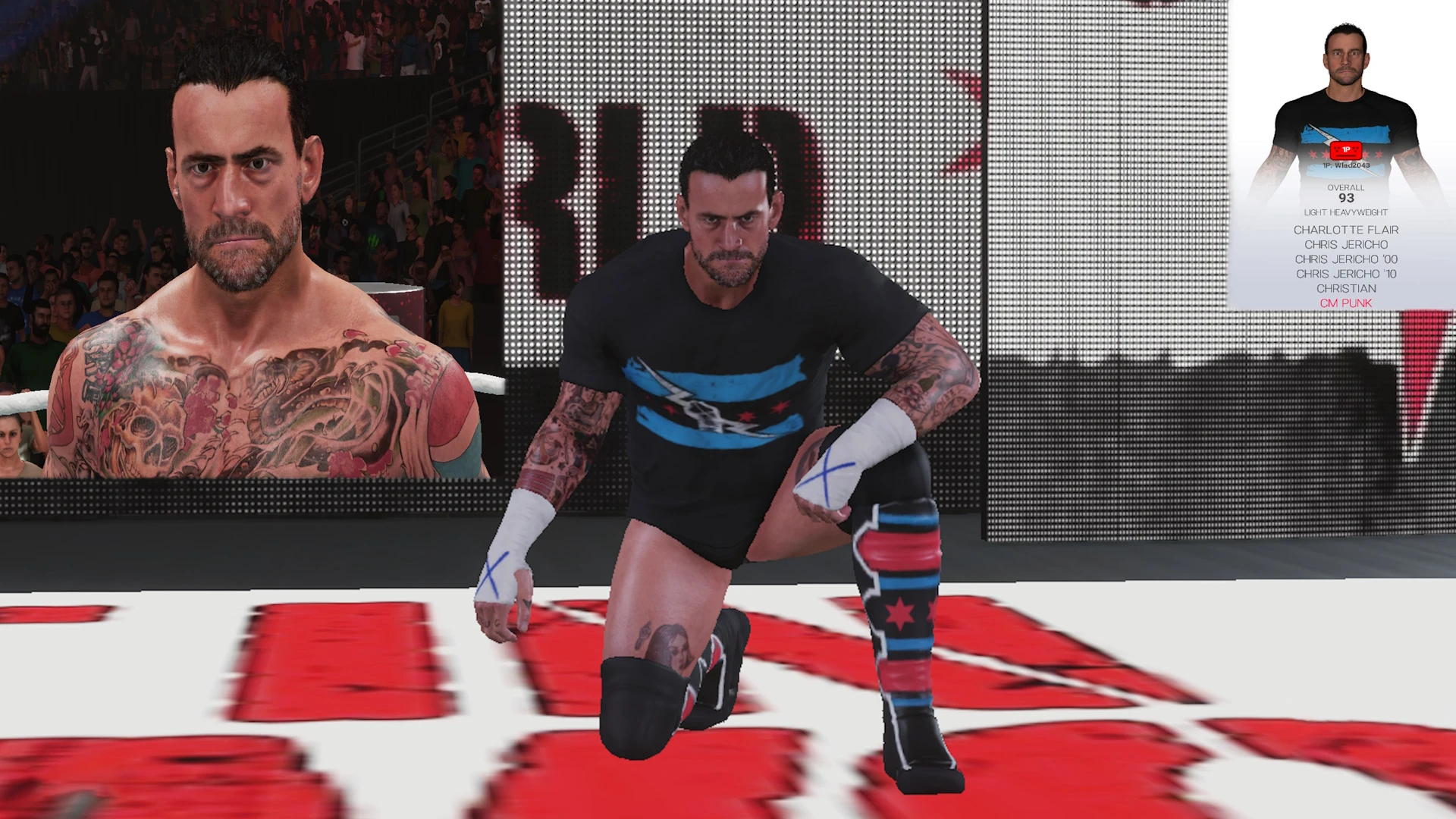Select CHARLOTTE FLAIR from the superstar list
The width and height of the screenshot is (1456, 819).
tap(1345, 230)
